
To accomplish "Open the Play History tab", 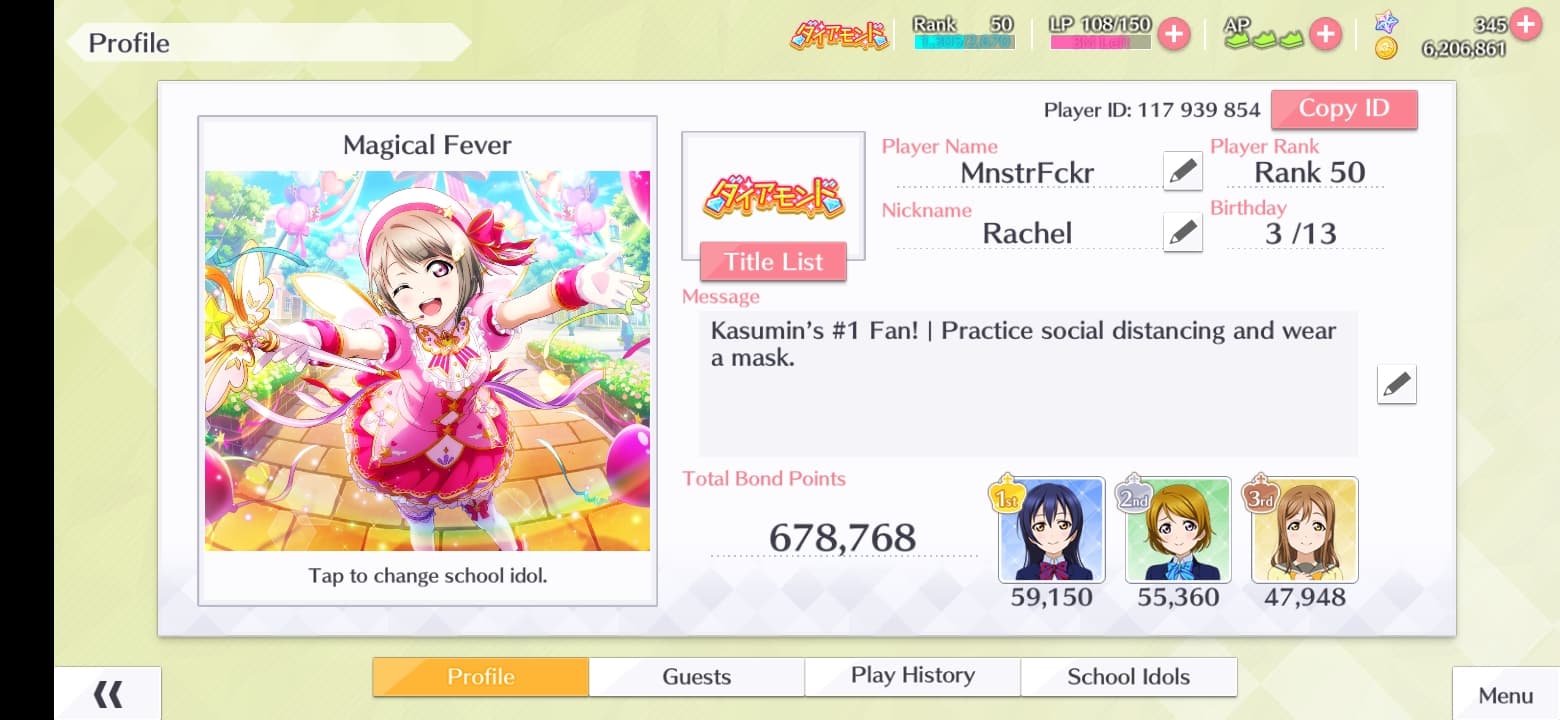I will pyautogui.click(x=912, y=676).
